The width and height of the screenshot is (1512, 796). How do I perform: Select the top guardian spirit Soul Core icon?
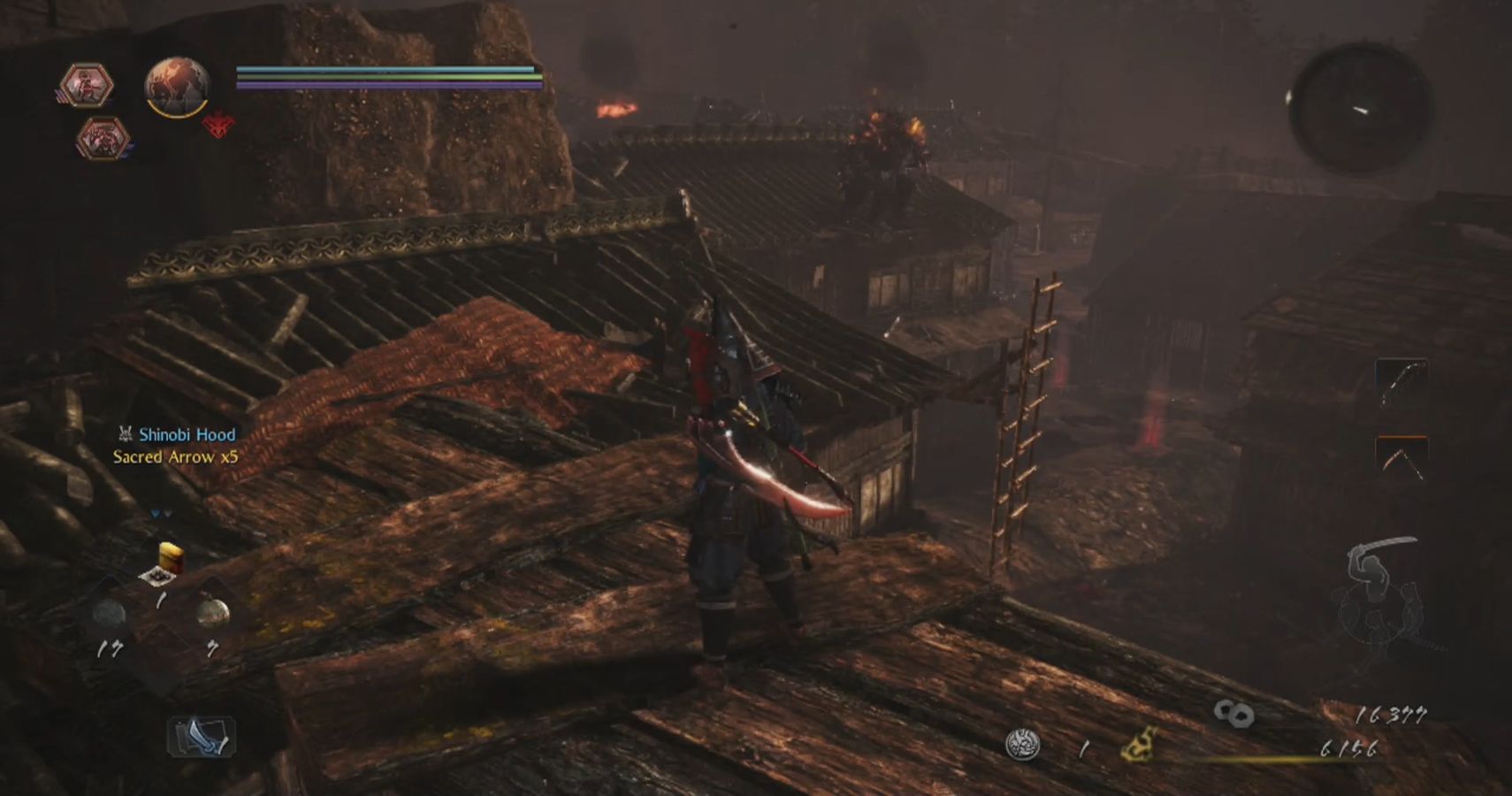point(86,84)
